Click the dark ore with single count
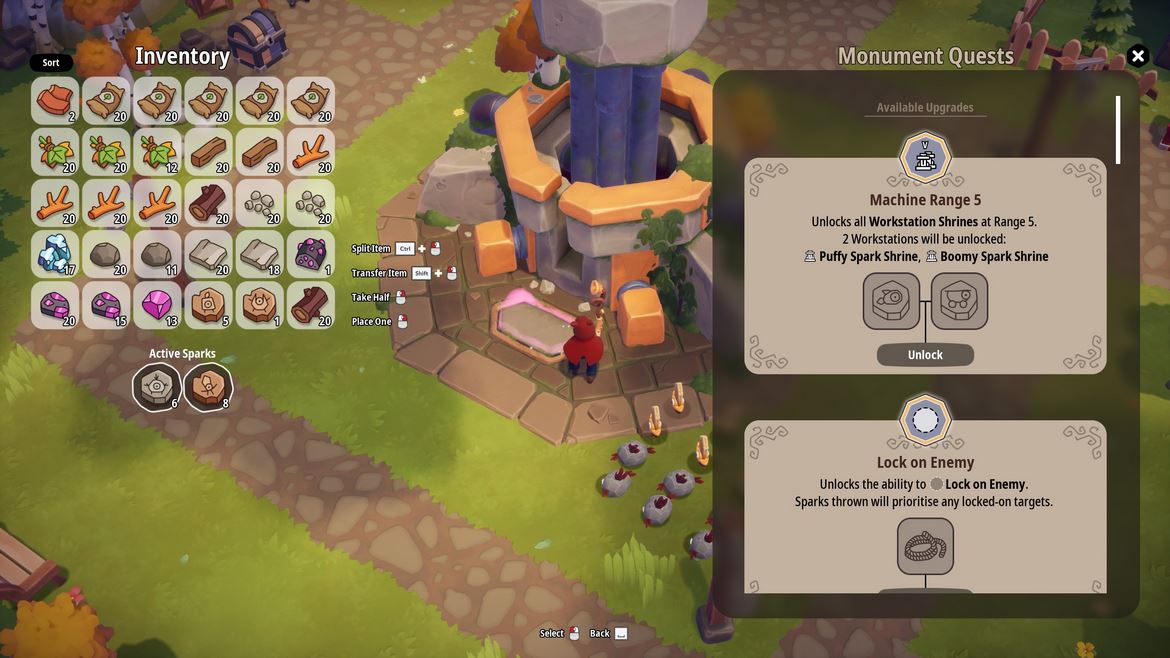This screenshot has width=1170, height=658. click(x=311, y=254)
